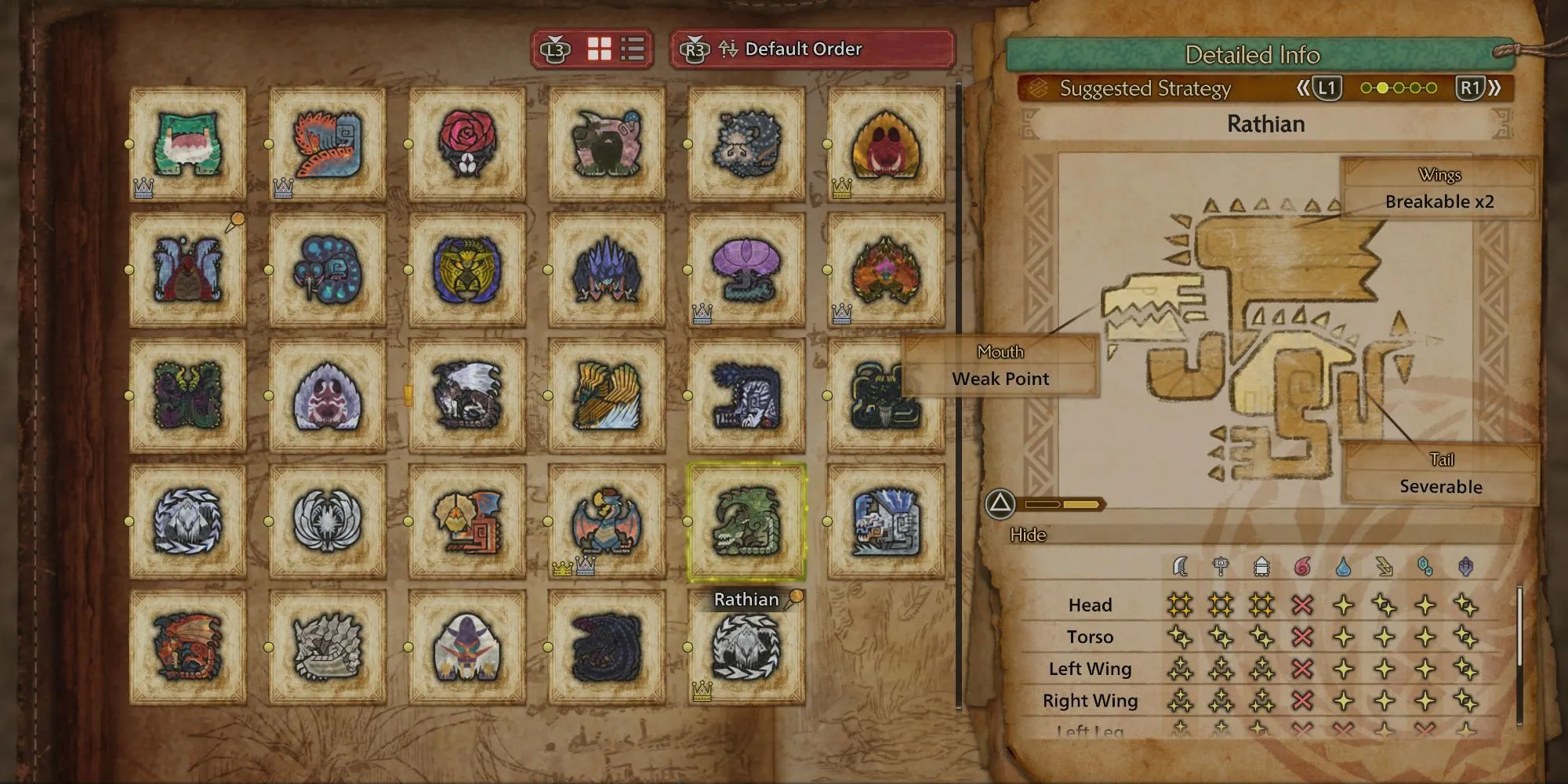Pick the golden winged monster tile

click(x=607, y=396)
